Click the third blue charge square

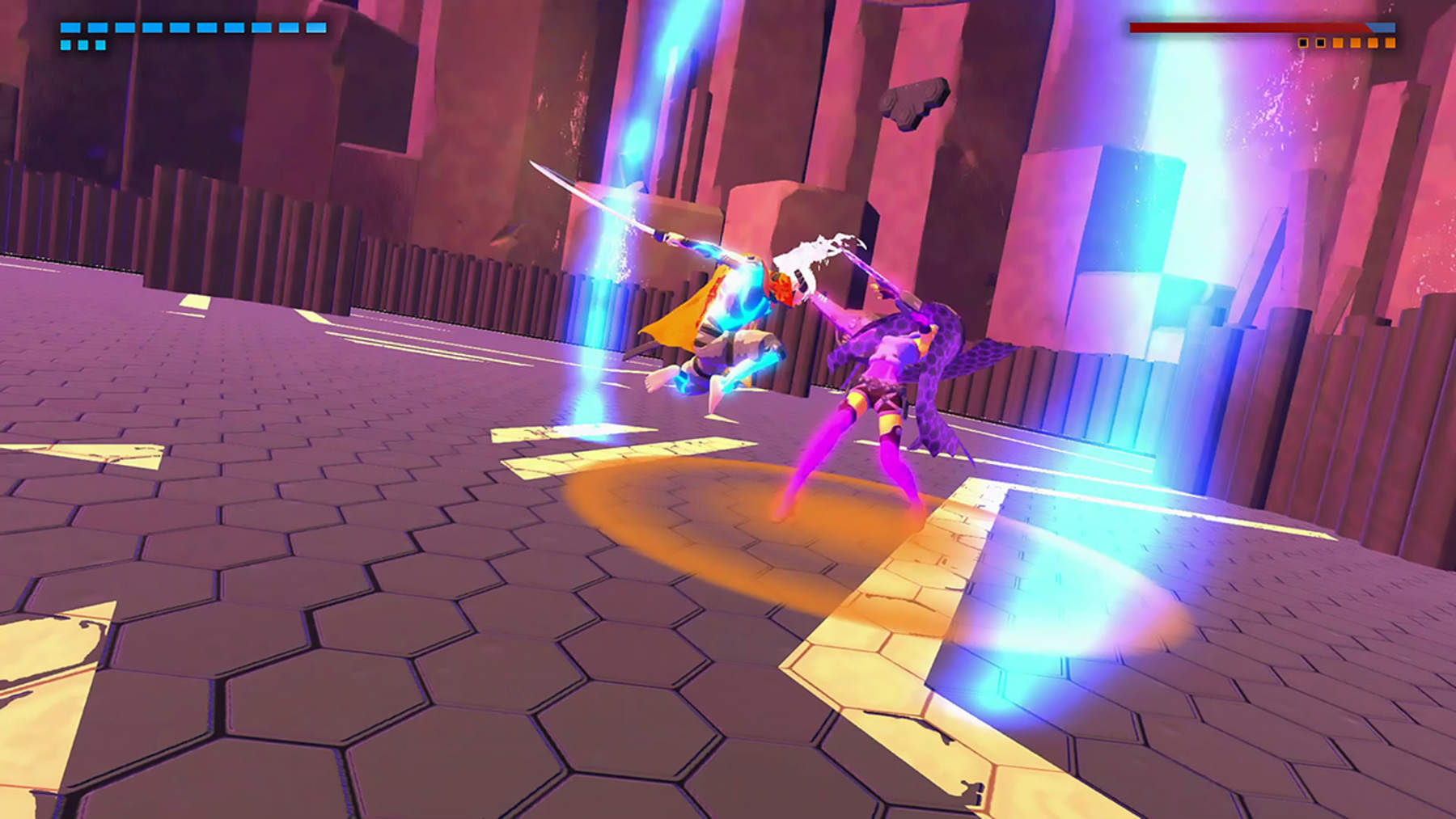[x=101, y=44]
